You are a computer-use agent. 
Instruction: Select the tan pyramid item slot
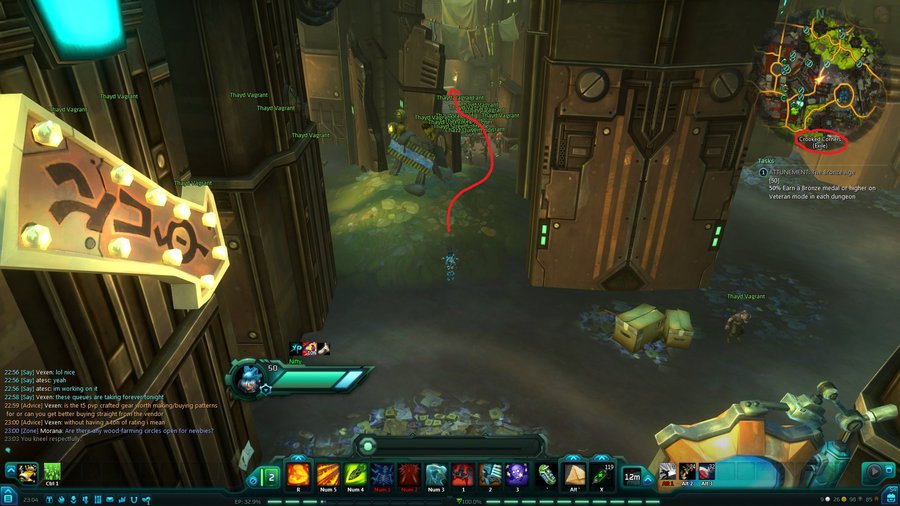tap(574, 474)
